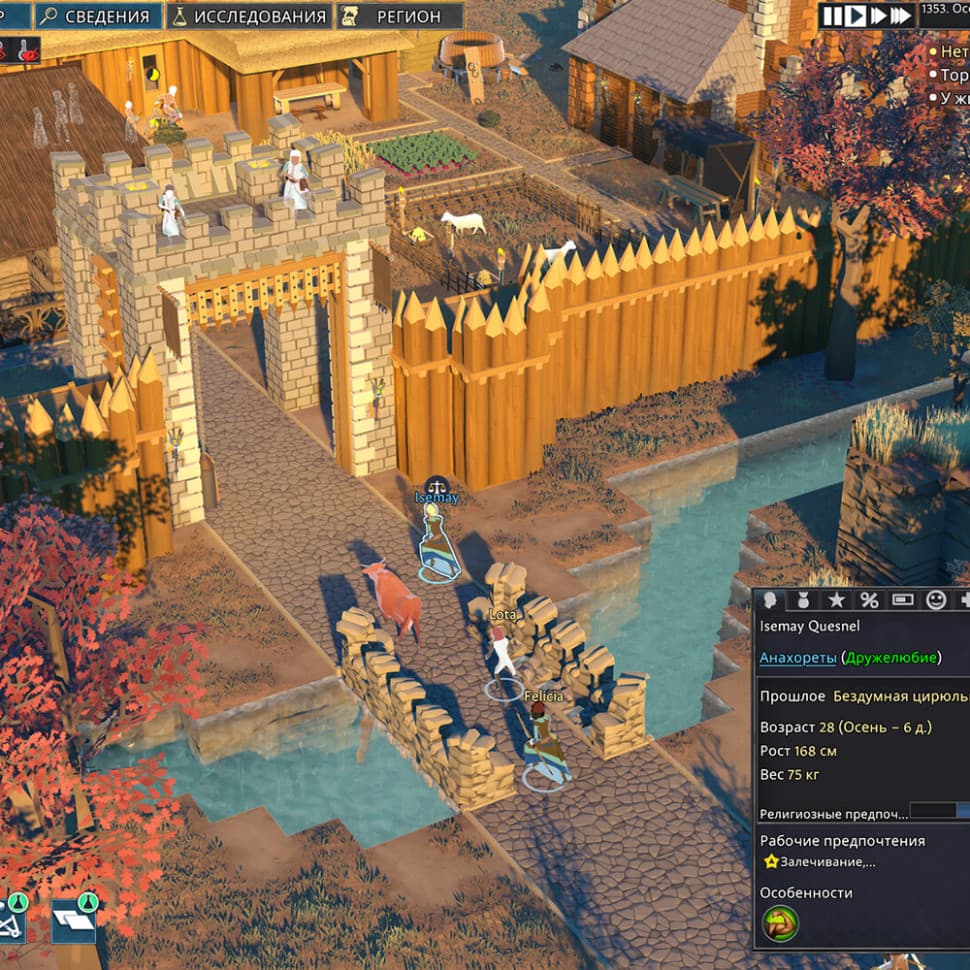
Task: Open the percent sign tab
Action: point(869,600)
